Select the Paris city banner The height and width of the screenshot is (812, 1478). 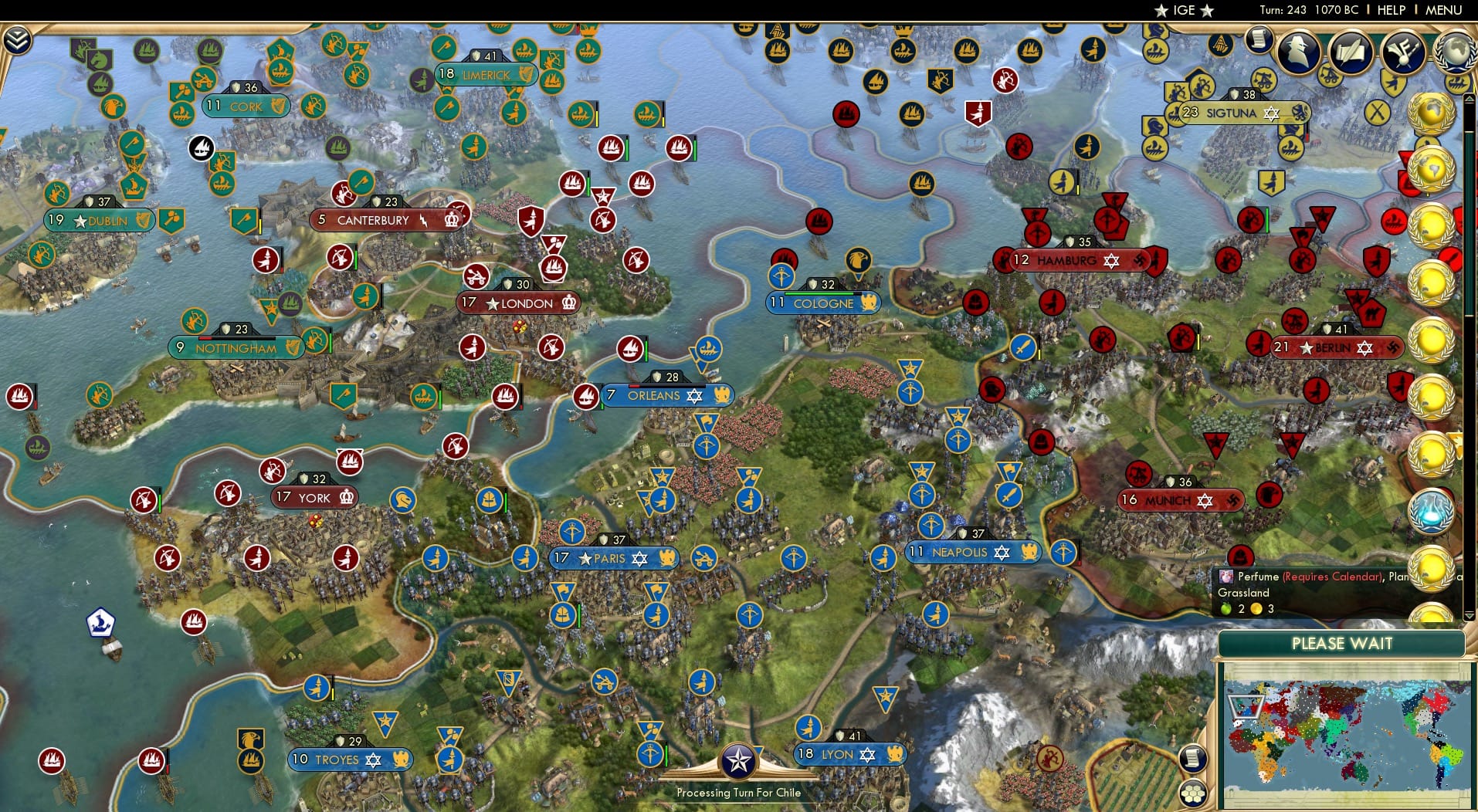click(x=614, y=558)
